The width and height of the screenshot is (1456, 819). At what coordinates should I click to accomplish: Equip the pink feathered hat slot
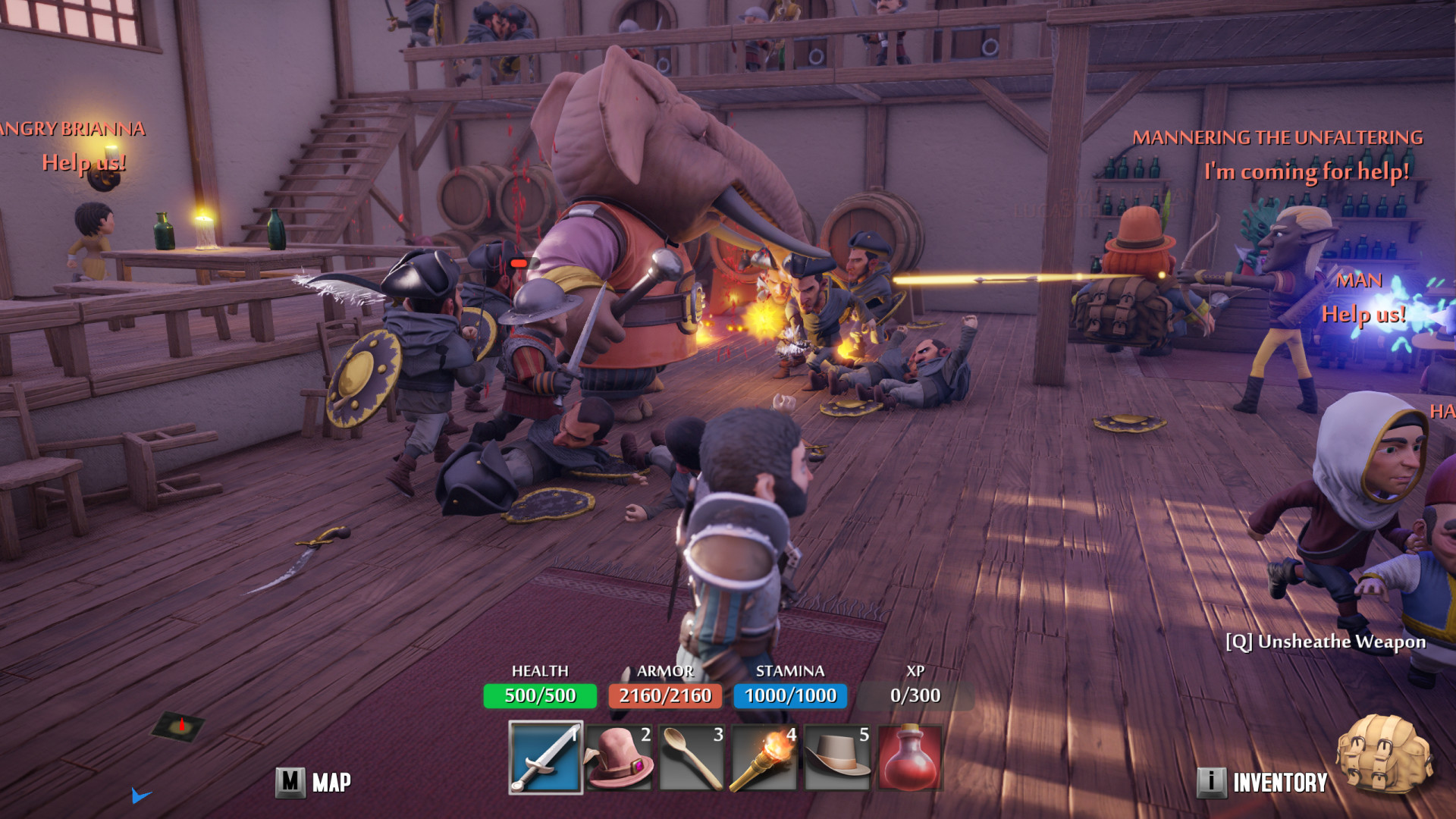click(x=618, y=758)
